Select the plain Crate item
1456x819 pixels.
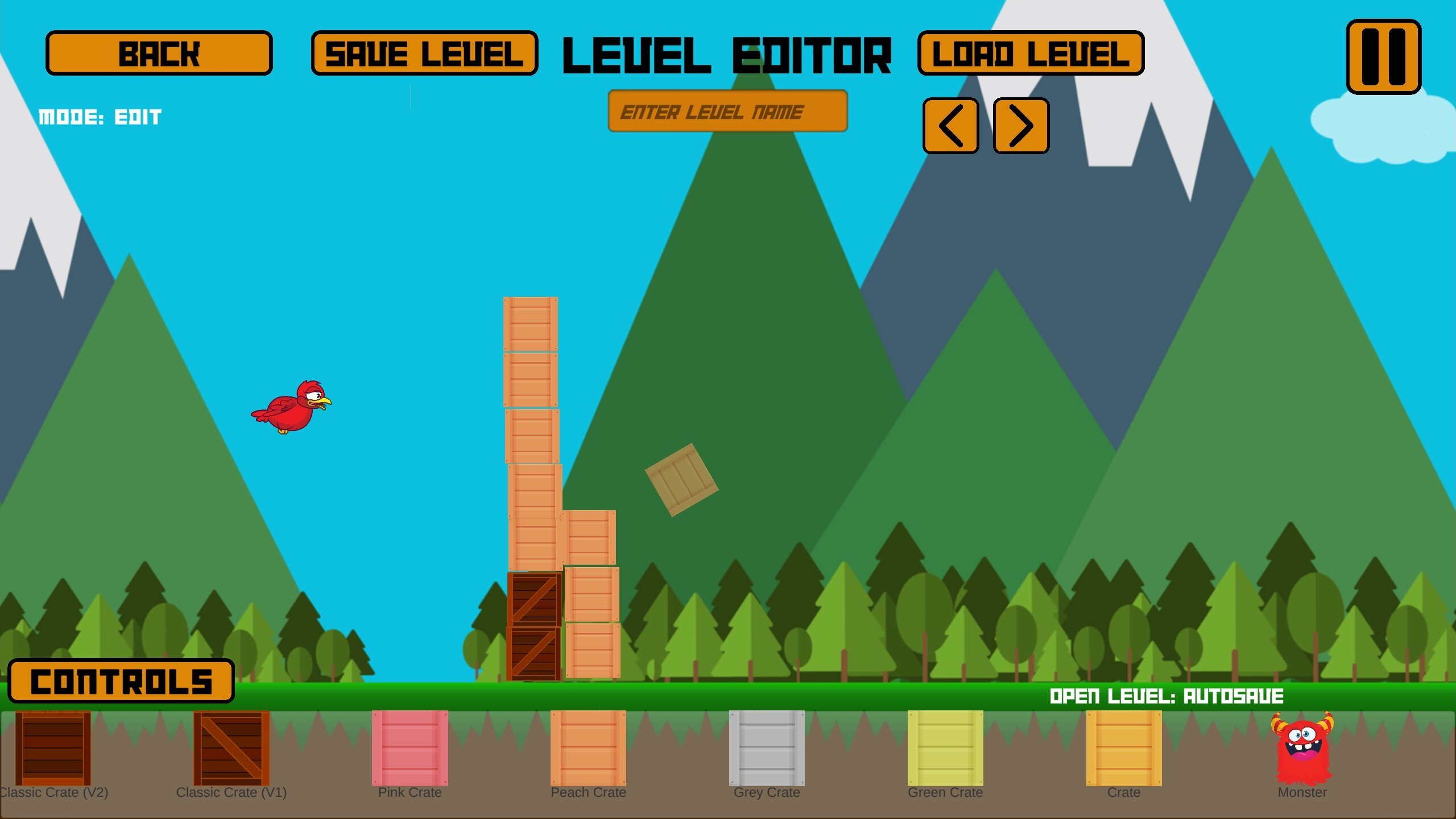1123,750
